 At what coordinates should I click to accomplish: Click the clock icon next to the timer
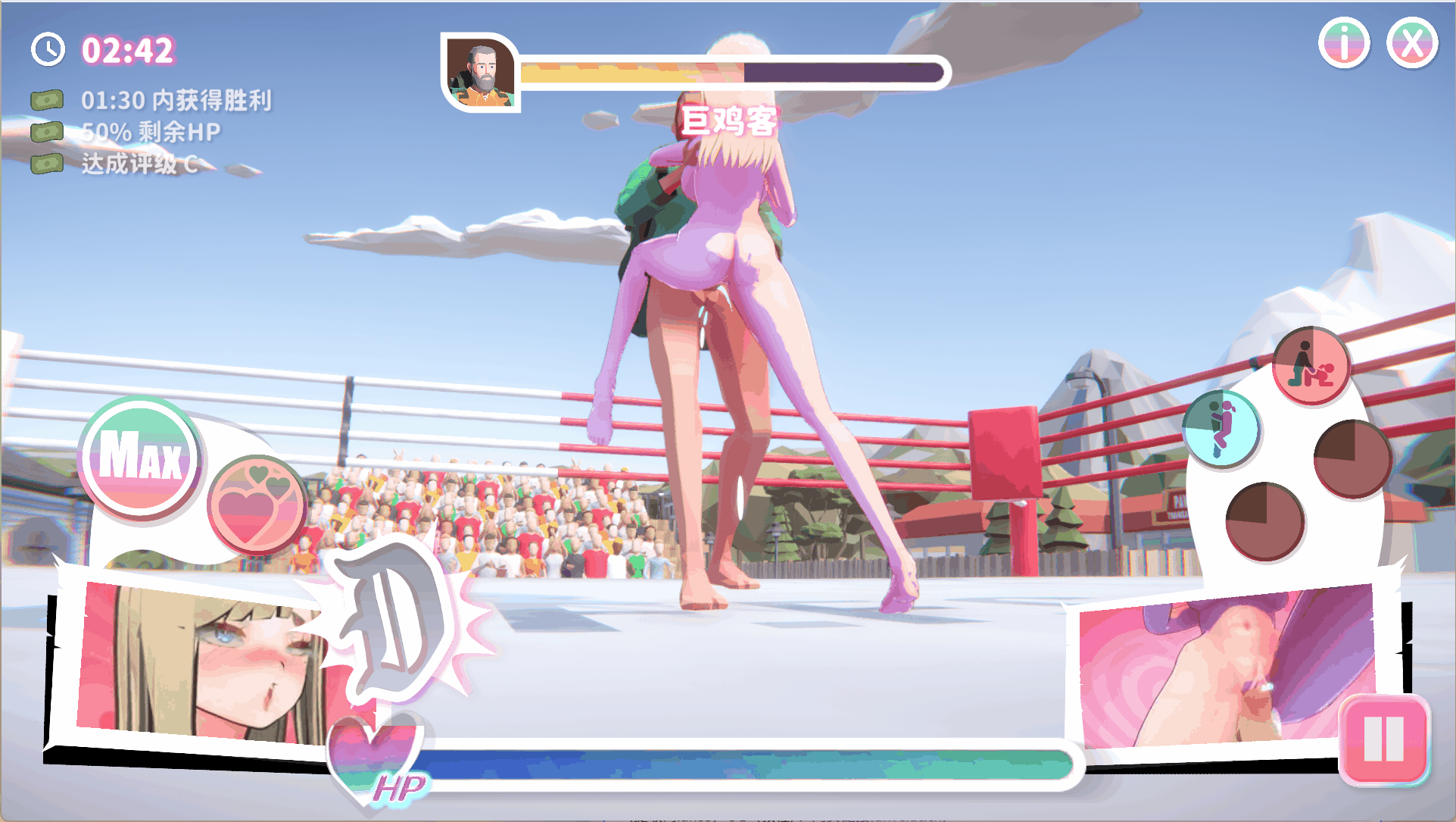[47, 50]
